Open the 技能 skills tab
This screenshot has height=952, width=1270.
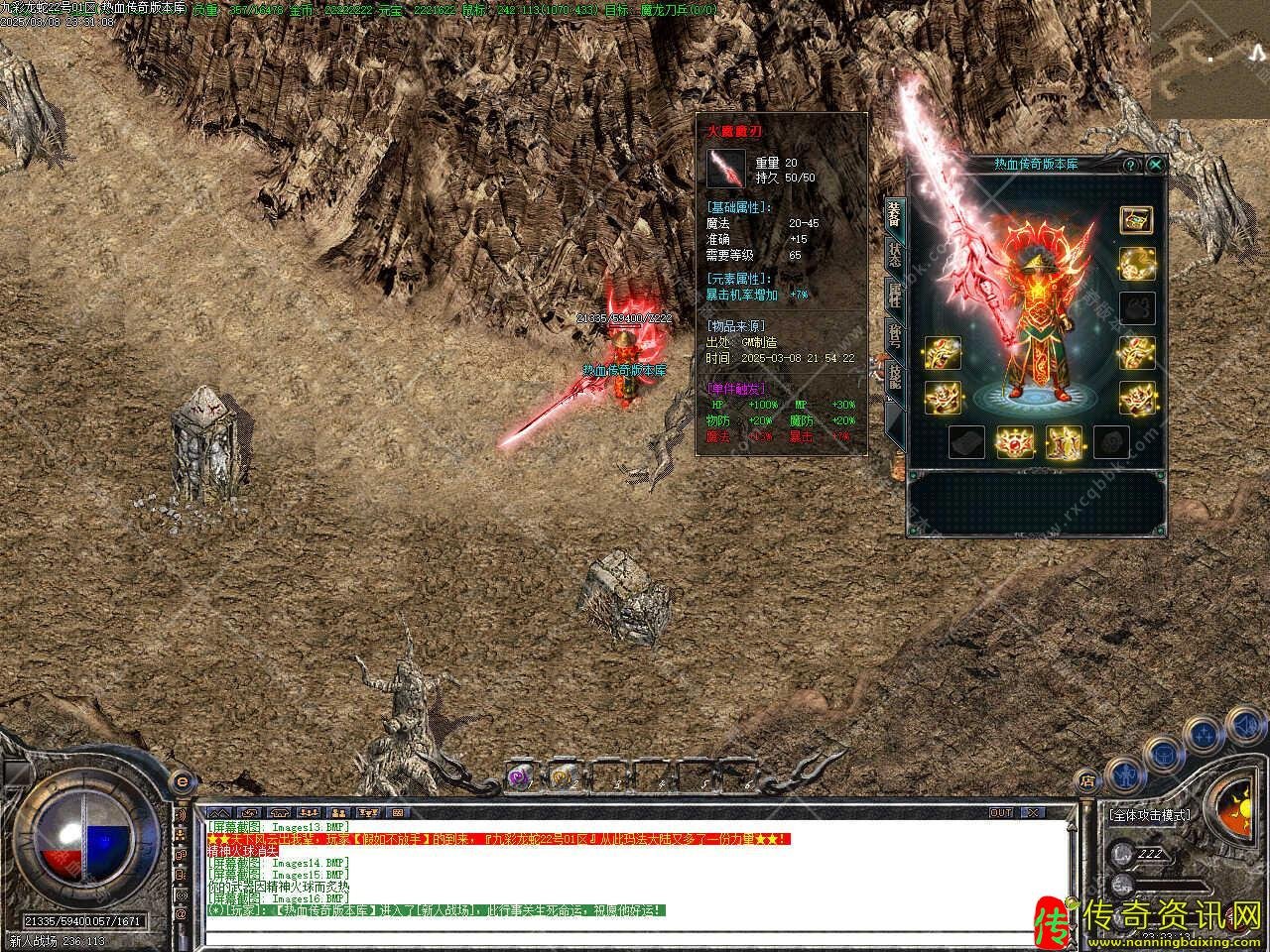tap(894, 377)
